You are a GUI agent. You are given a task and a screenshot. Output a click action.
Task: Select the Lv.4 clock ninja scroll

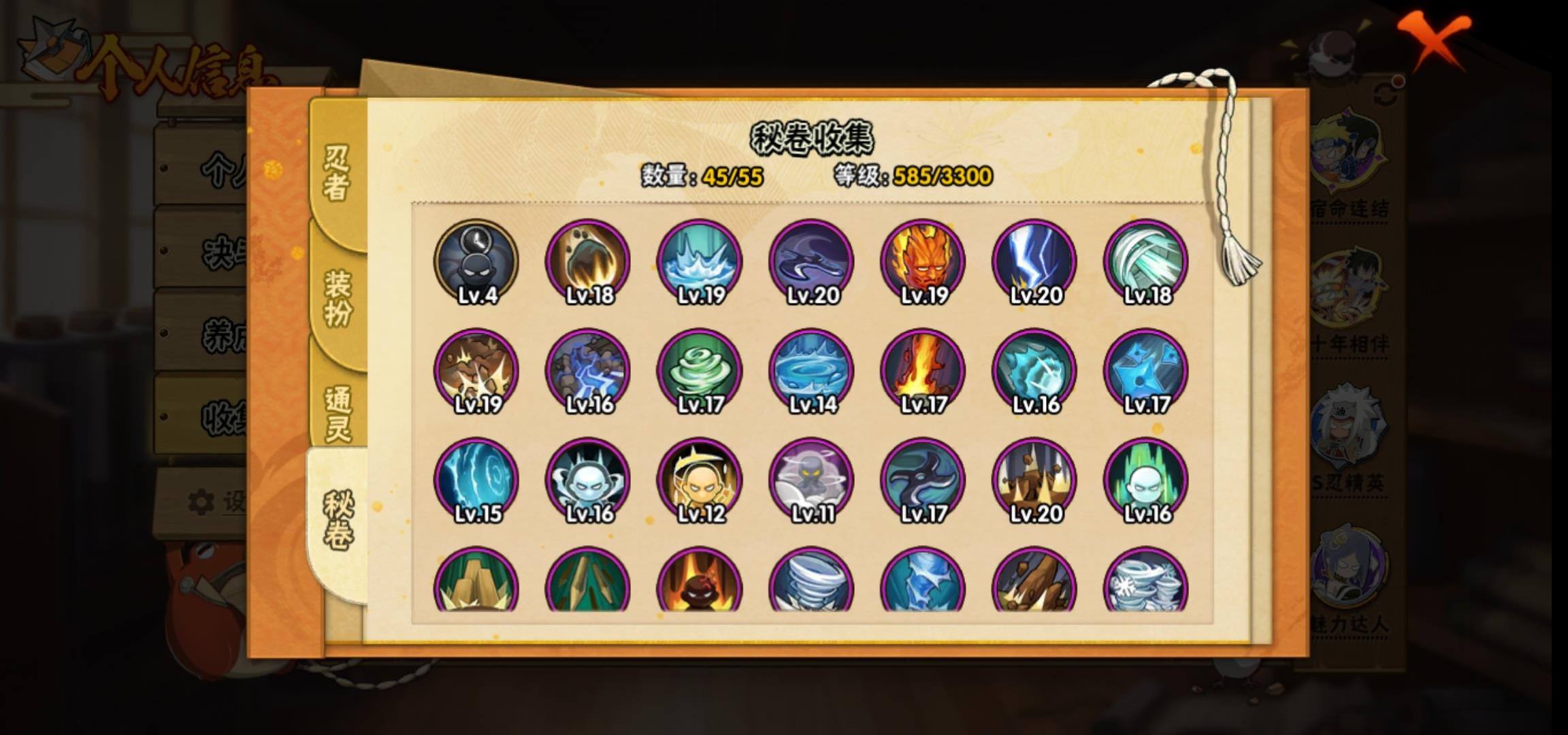(x=476, y=261)
